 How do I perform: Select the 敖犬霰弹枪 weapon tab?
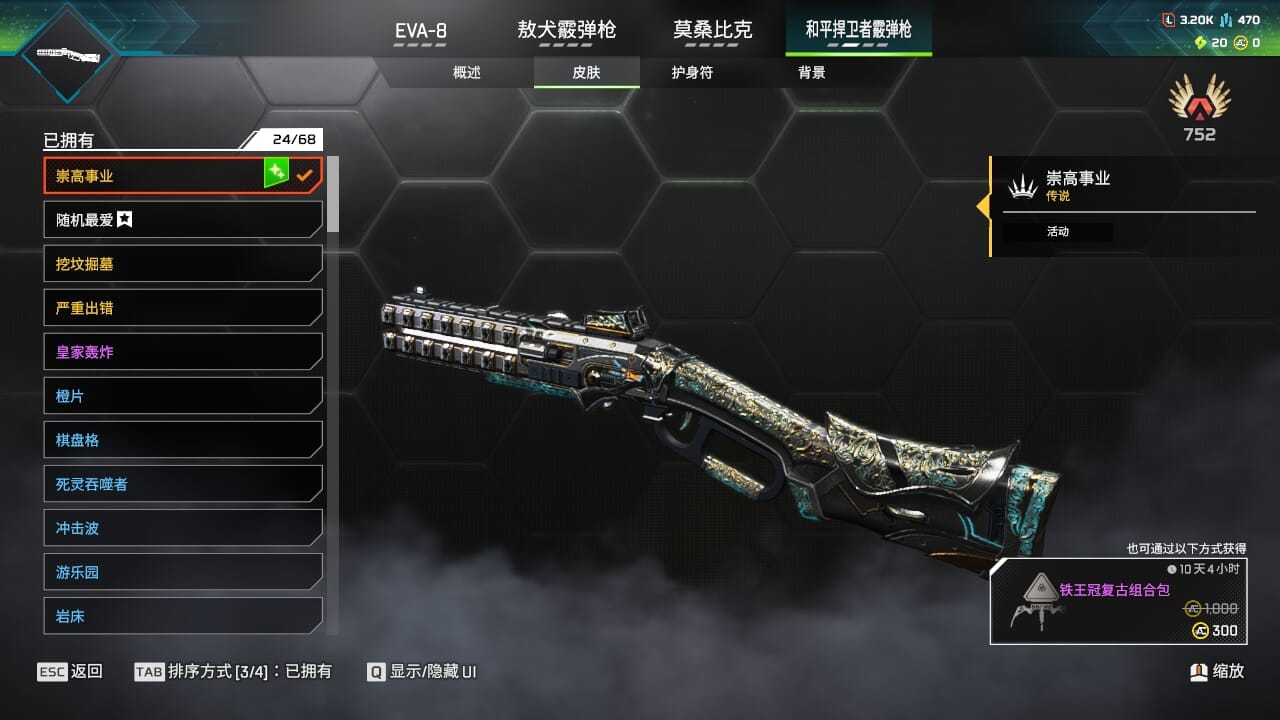566,30
